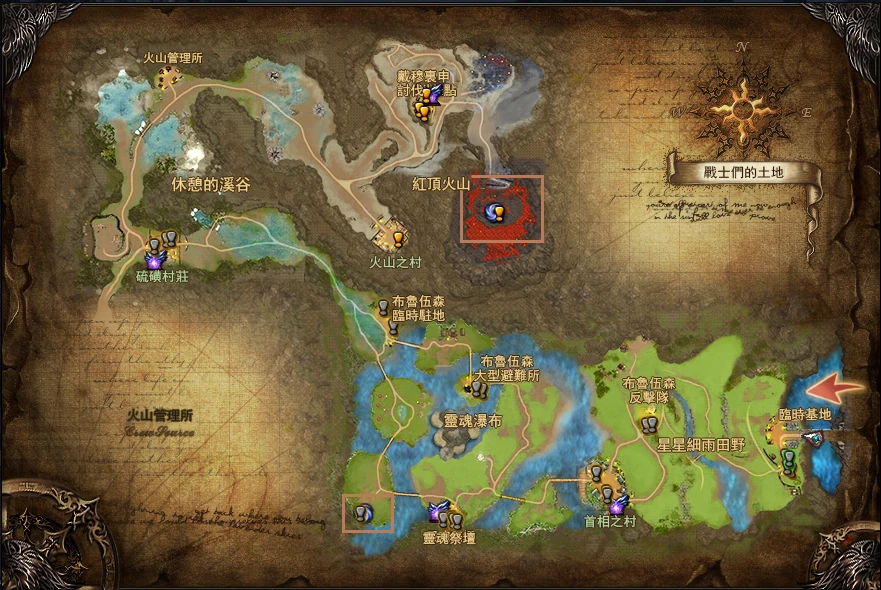Image resolution: width=881 pixels, height=590 pixels.
Task: Select the boxed marker left of 靈魂祭壇
Action: 367,513
